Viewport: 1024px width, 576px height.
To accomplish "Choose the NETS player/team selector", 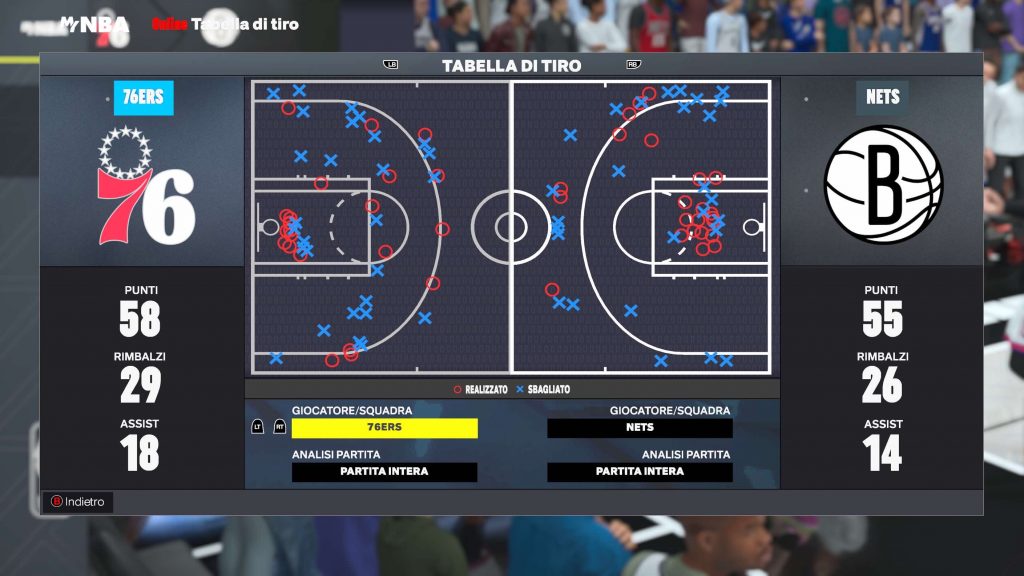I will coord(640,428).
